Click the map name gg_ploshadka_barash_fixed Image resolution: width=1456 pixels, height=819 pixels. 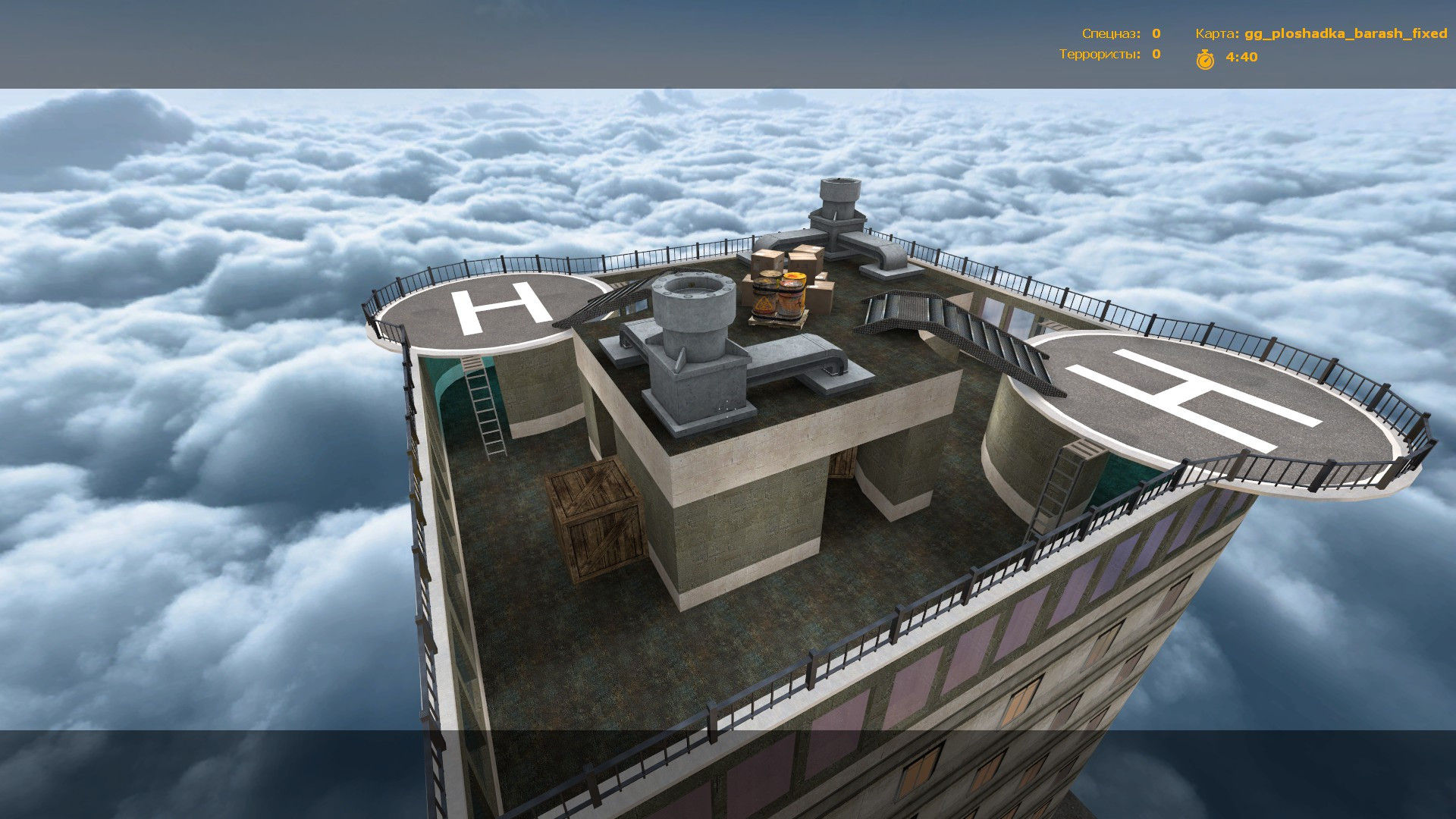pos(1346,33)
